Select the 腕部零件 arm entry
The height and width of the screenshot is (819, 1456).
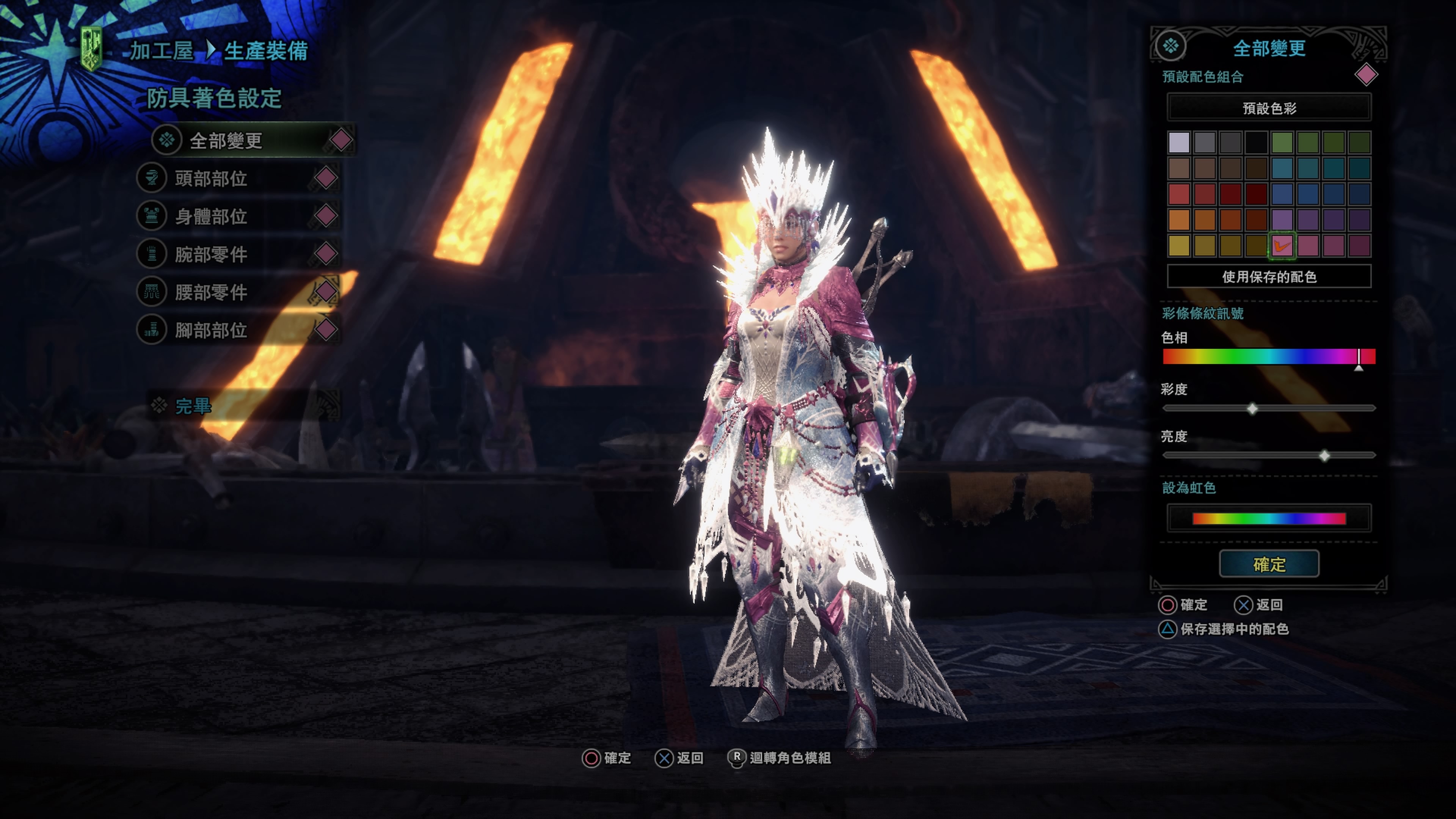(x=211, y=254)
